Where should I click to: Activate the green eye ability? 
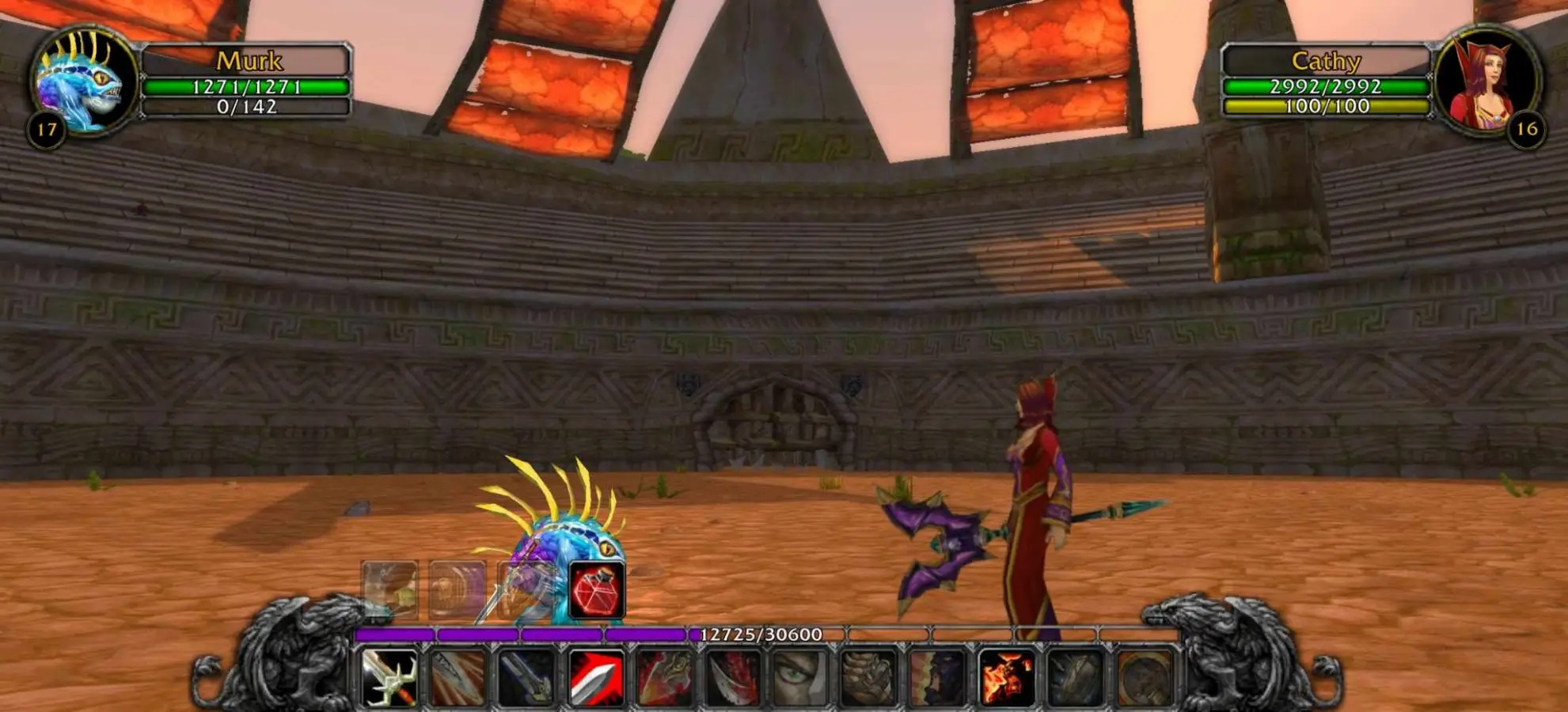799,677
